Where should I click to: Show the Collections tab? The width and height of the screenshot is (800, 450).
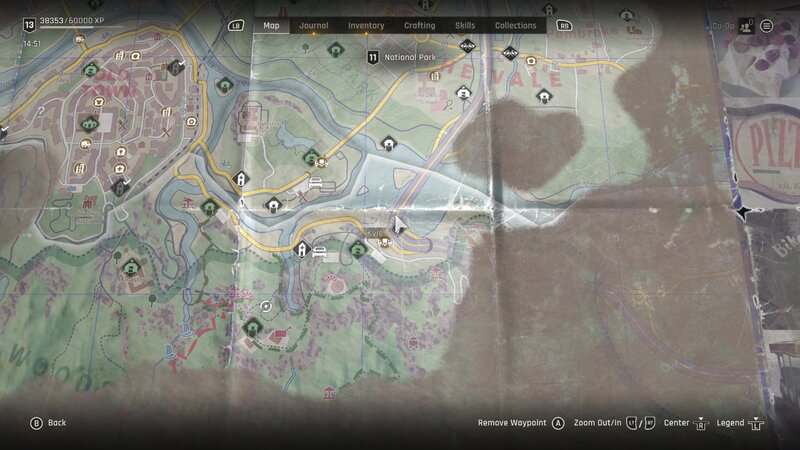click(516, 25)
